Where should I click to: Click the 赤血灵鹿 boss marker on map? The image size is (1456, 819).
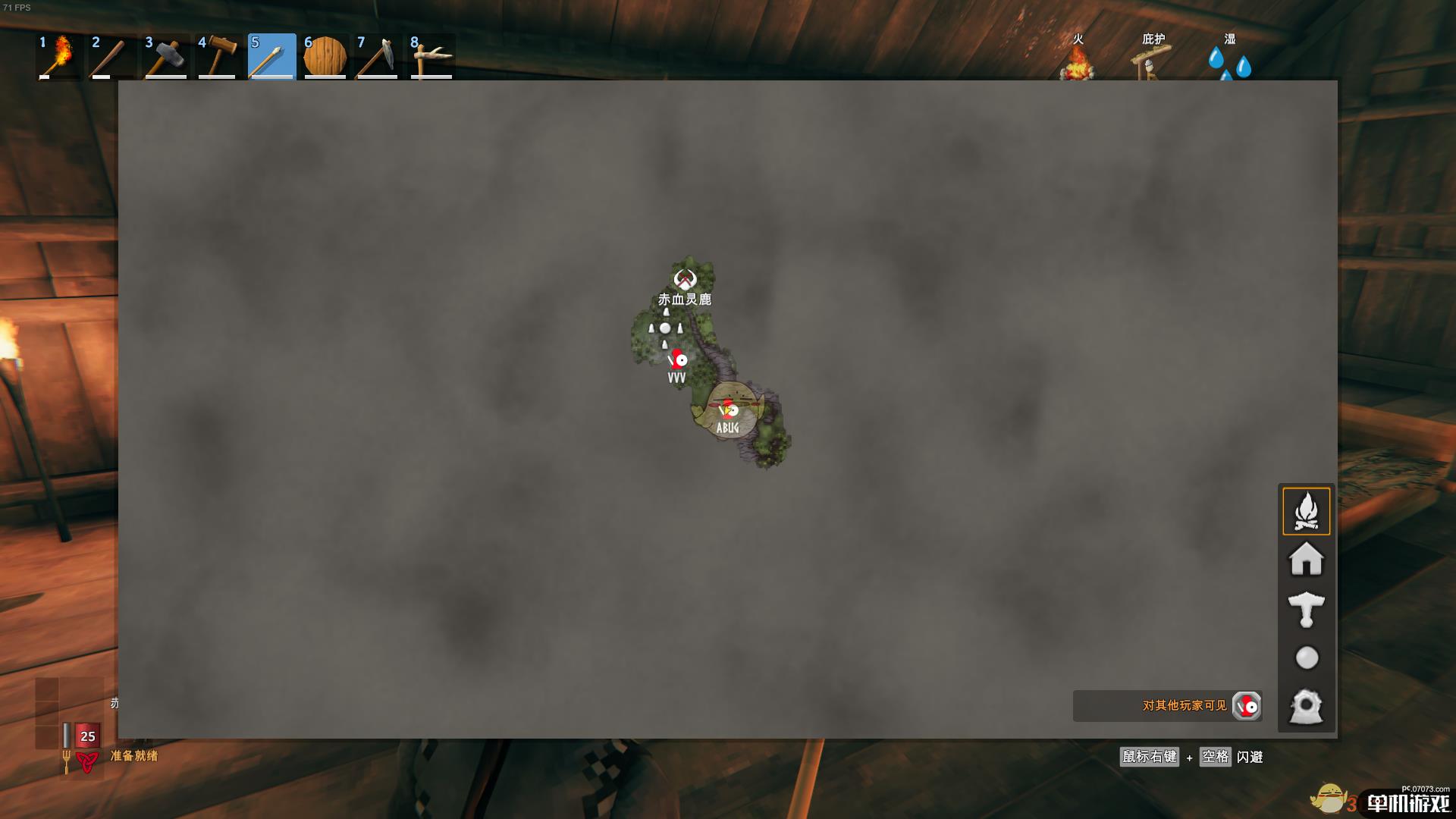[x=685, y=280]
